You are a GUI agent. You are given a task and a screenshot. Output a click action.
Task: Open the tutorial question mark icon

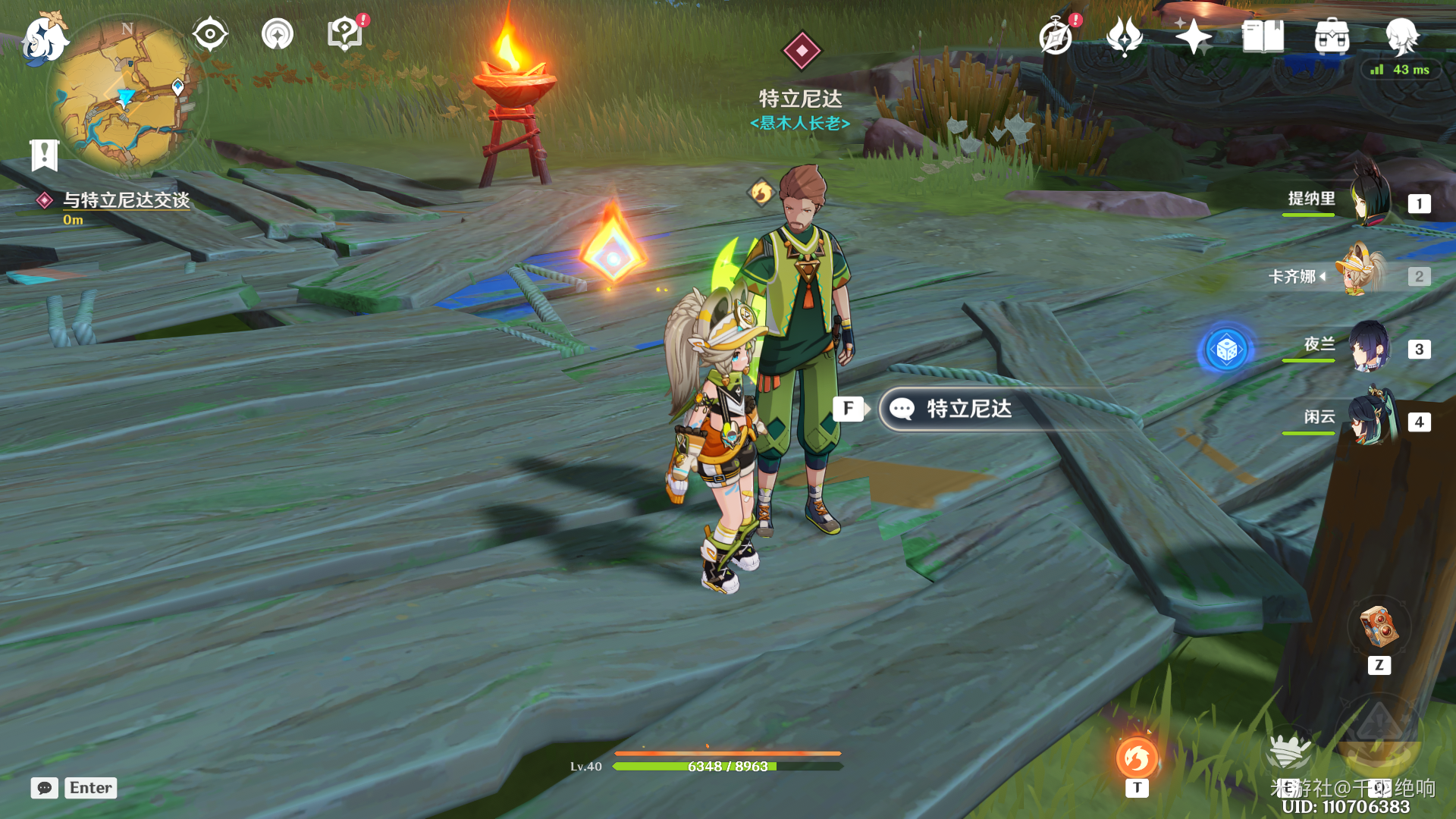345,34
